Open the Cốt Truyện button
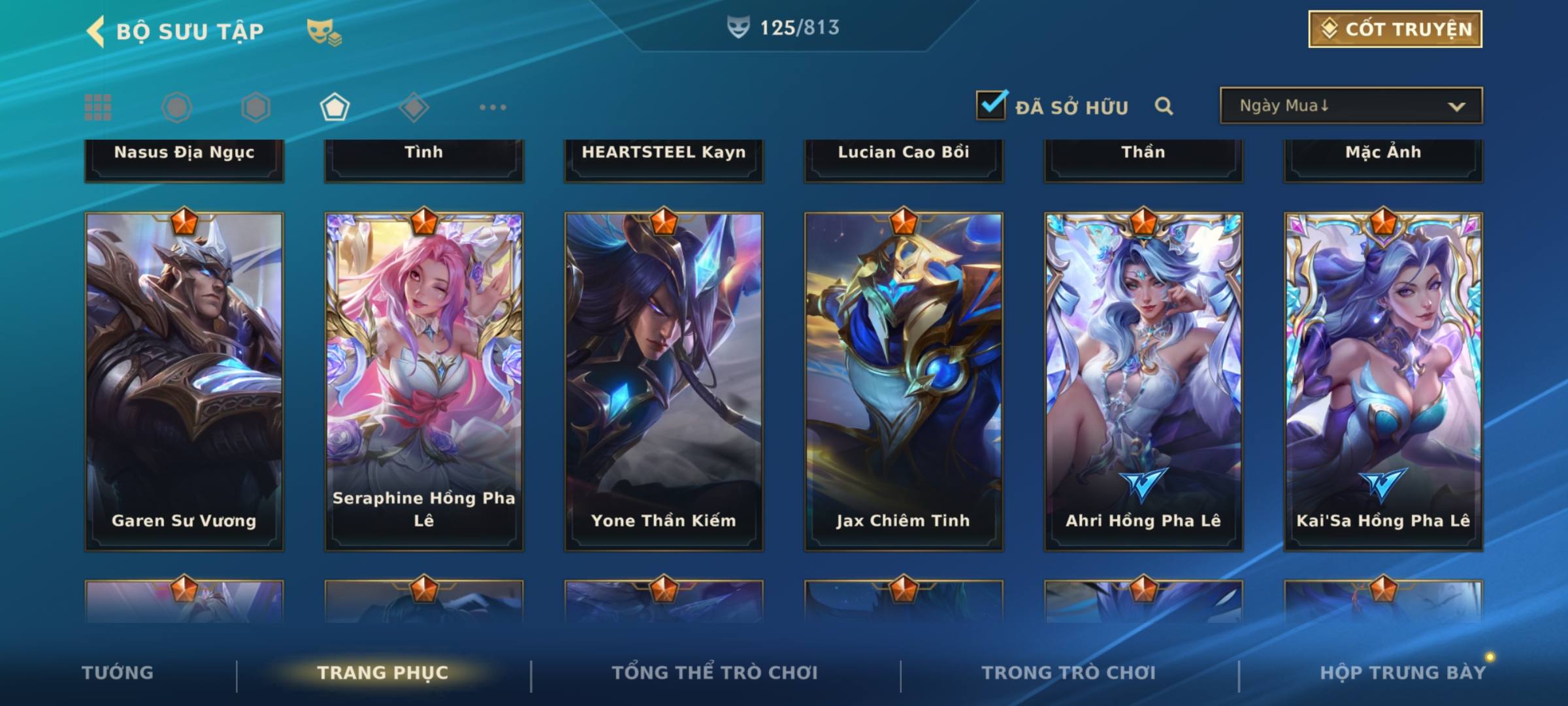The image size is (1568, 706). coord(1394,29)
